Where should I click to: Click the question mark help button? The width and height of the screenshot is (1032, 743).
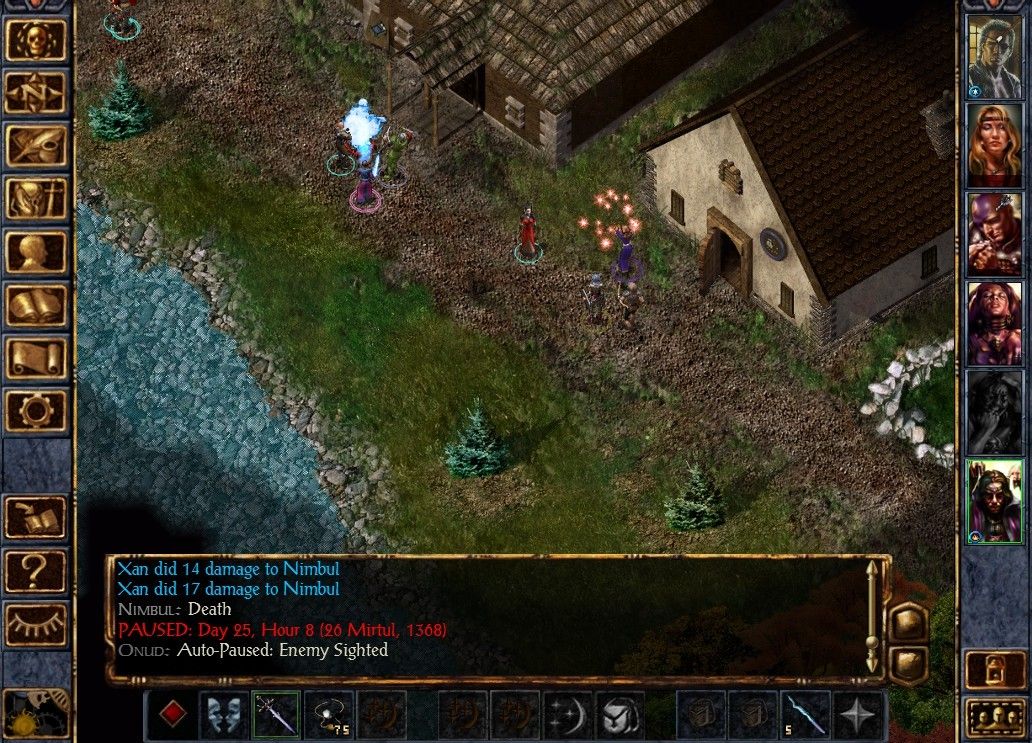(x=36, y=571)
